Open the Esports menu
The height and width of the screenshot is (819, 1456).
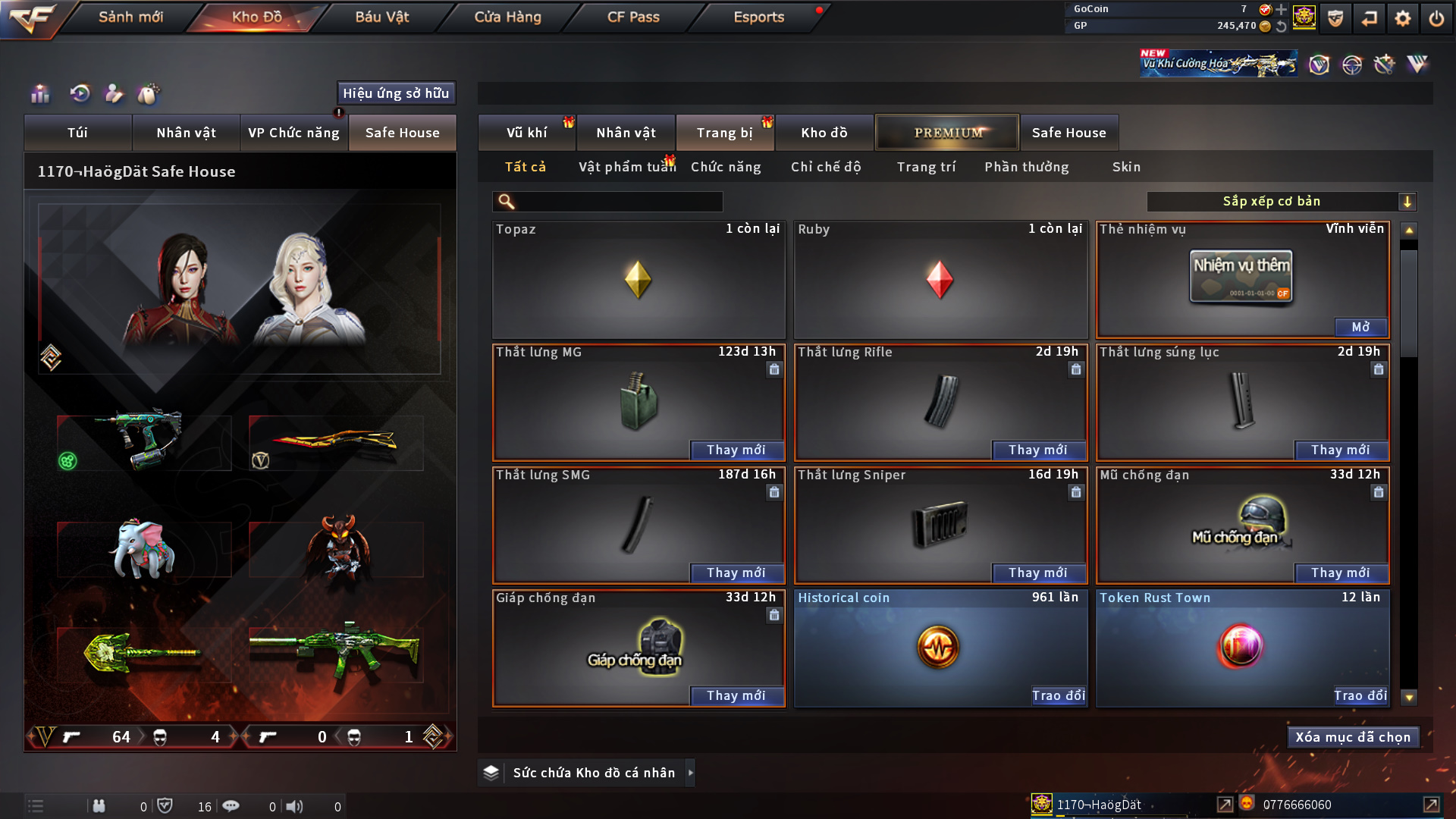pos(758,17)
